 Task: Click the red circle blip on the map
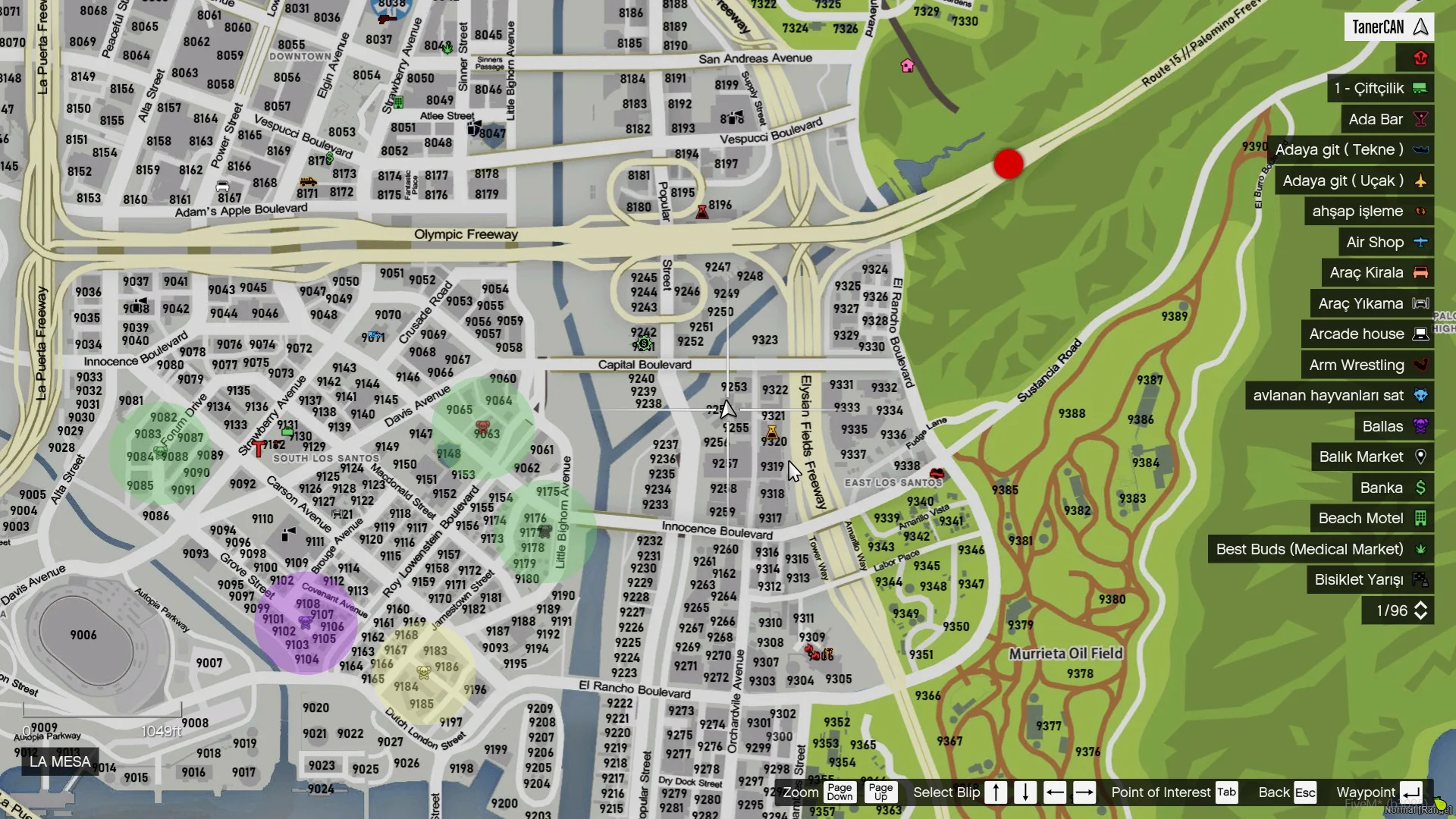tap(1009, 164)
